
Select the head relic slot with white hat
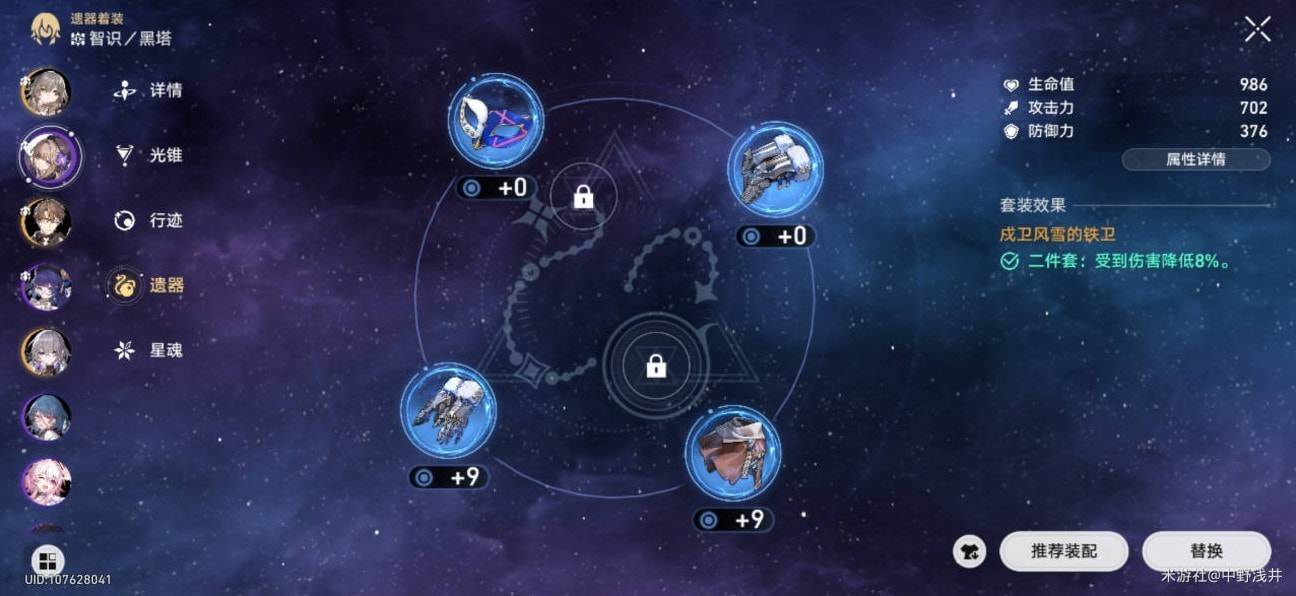496,123
